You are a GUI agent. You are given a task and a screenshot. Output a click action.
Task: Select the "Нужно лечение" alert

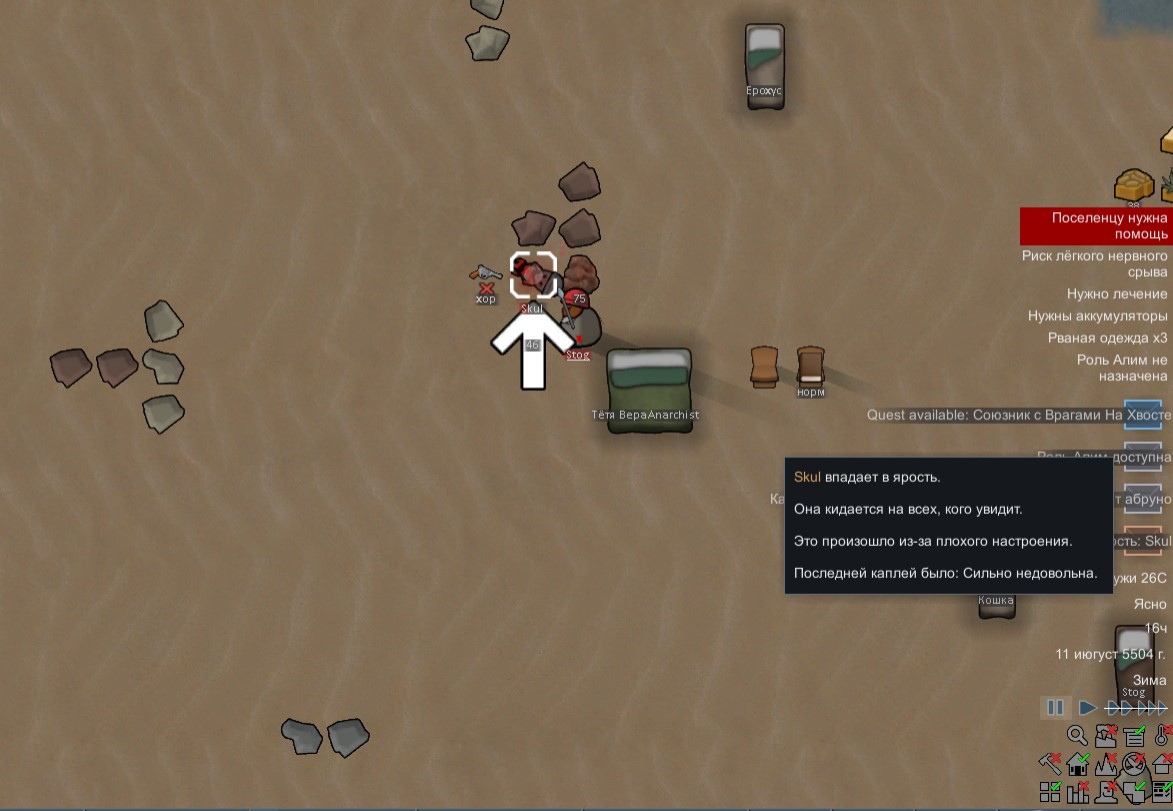[1117, 294]
